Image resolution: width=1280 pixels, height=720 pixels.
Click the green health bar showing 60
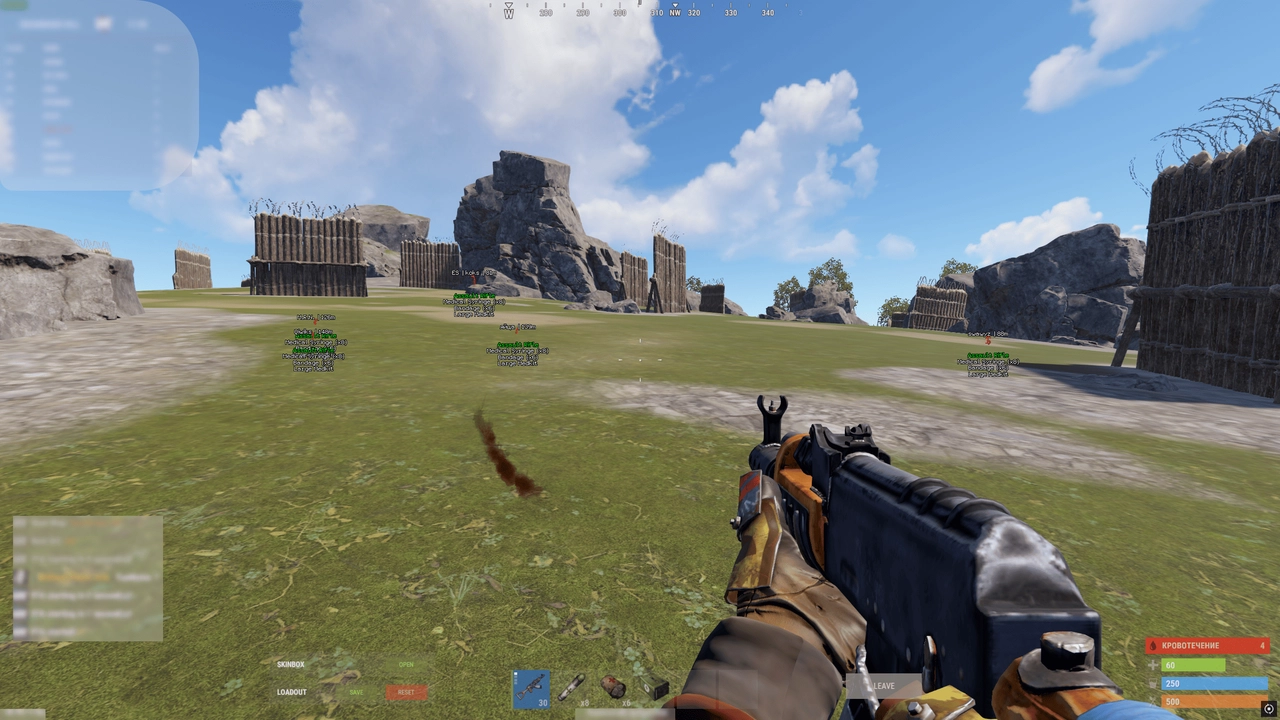tap(1195, 665)
